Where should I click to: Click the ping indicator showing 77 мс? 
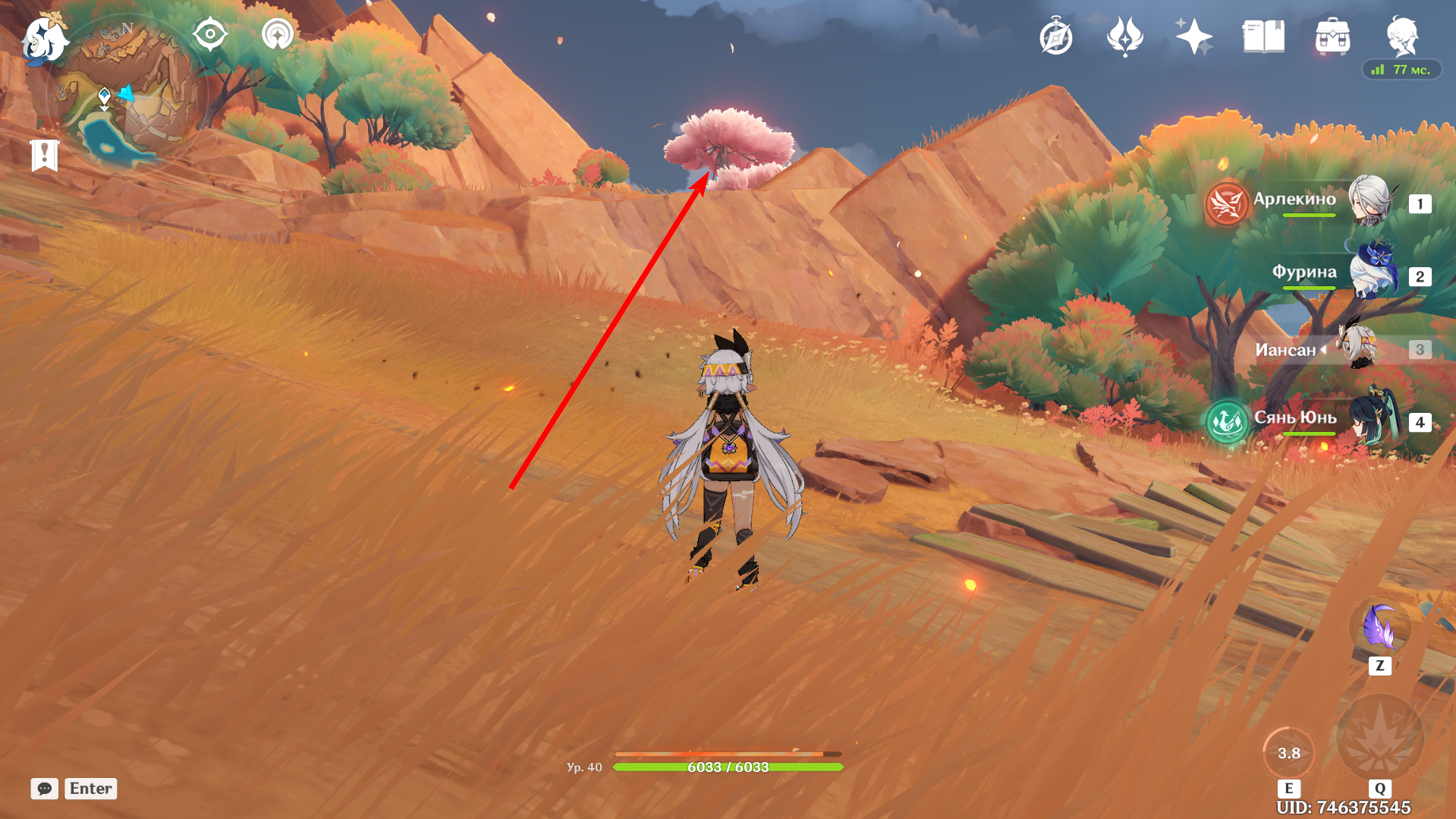click(x=1400, y=69)
